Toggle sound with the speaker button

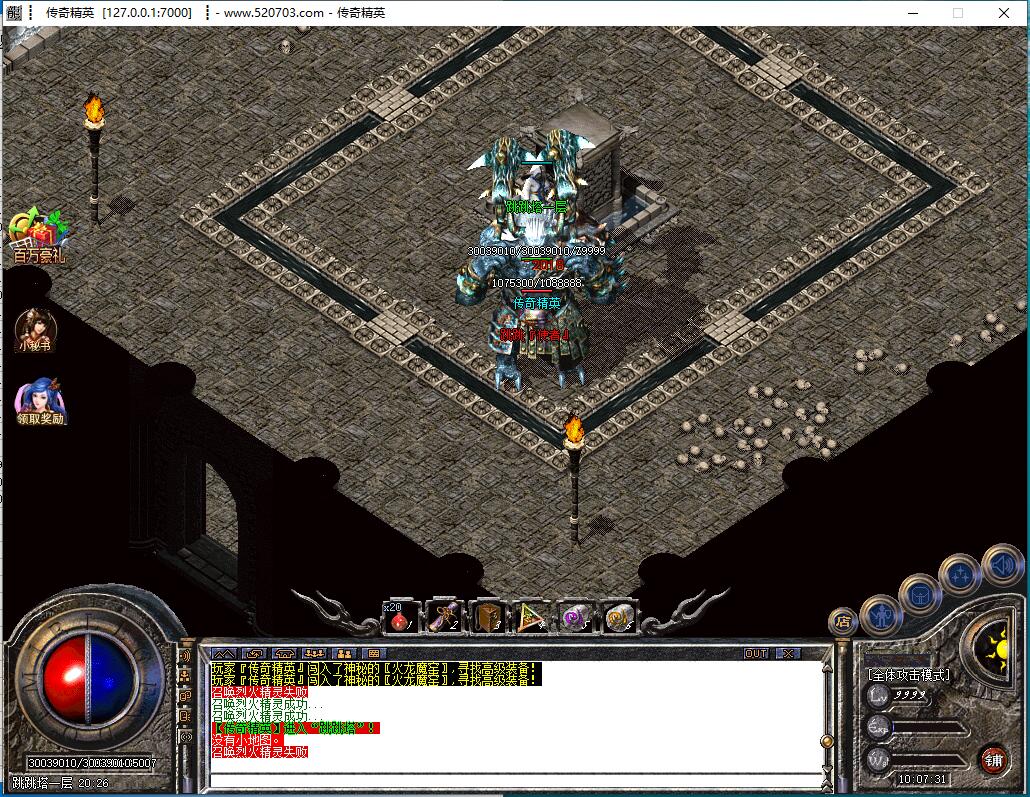click(1001, 565)
